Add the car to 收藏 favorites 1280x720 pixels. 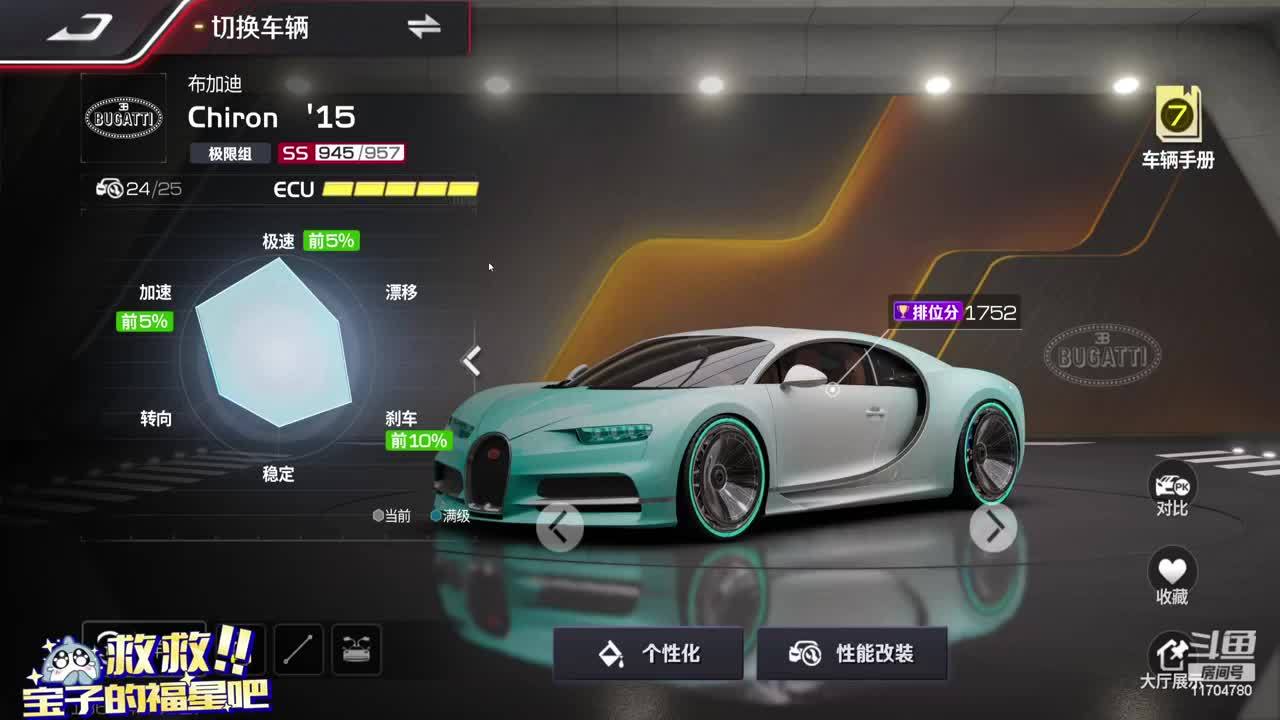click(1172, 576)
